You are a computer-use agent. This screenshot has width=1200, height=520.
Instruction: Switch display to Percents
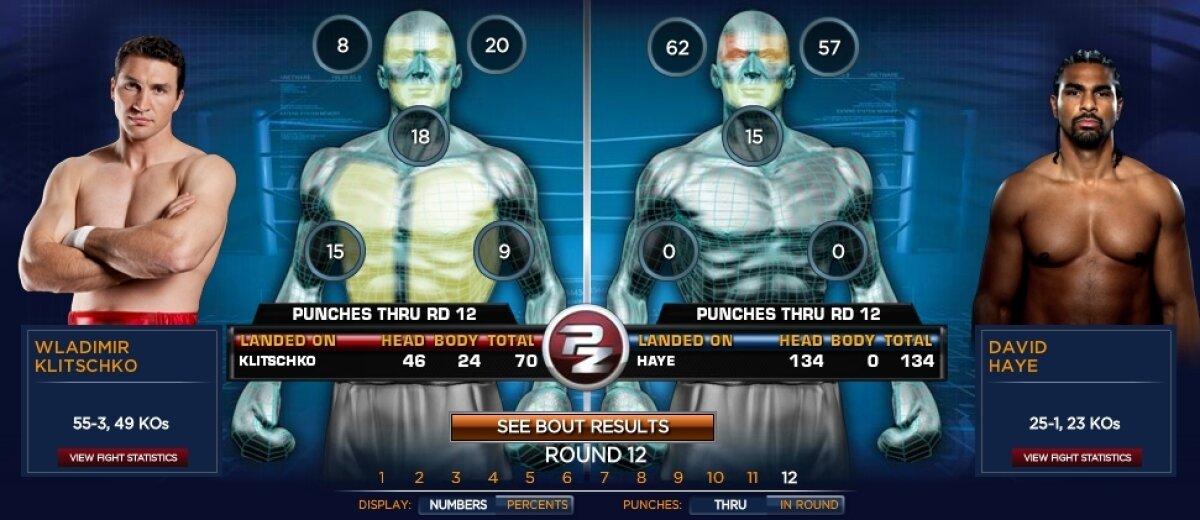pyautogui.click(x=537, y=505)
